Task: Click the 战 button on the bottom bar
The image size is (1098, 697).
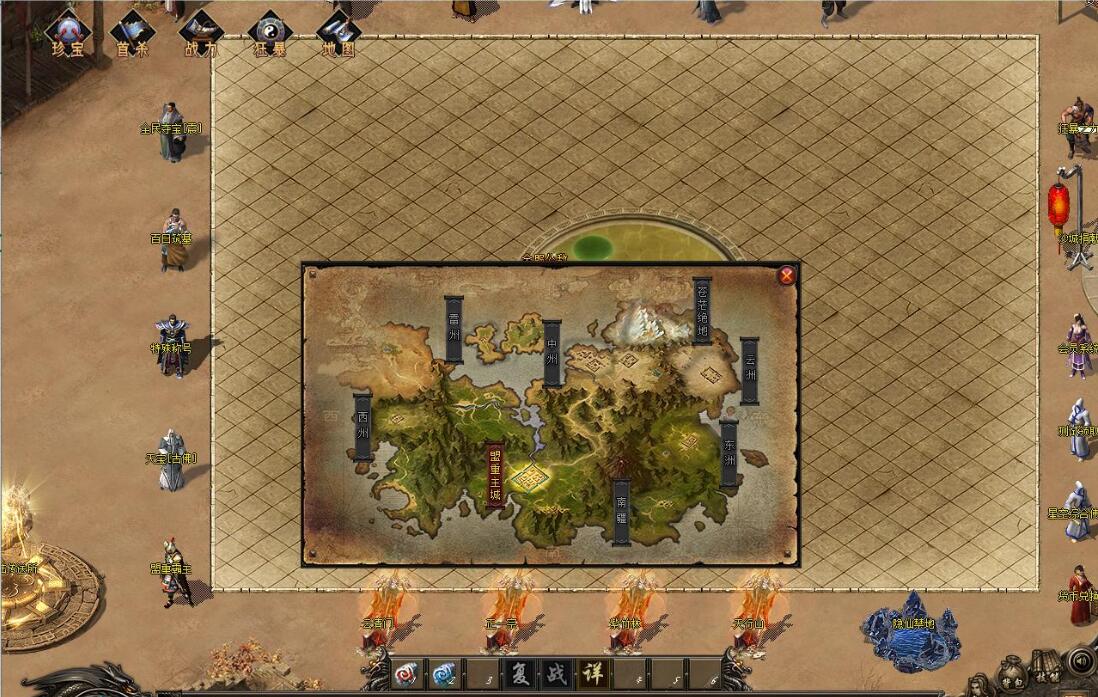Action: [x=555, y=672]
